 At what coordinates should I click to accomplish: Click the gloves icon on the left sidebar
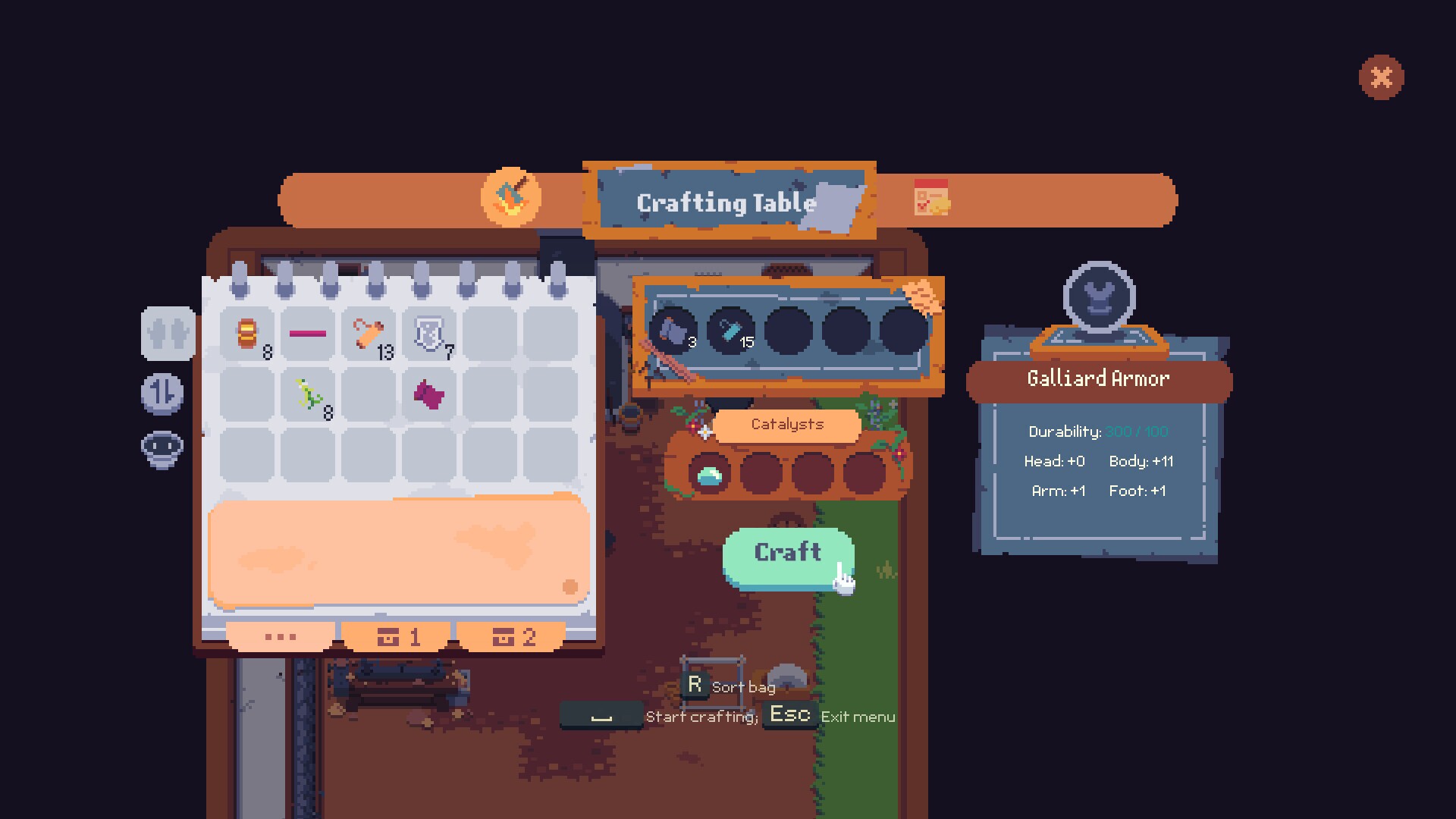pyautogui.click(x=167, y=334)
